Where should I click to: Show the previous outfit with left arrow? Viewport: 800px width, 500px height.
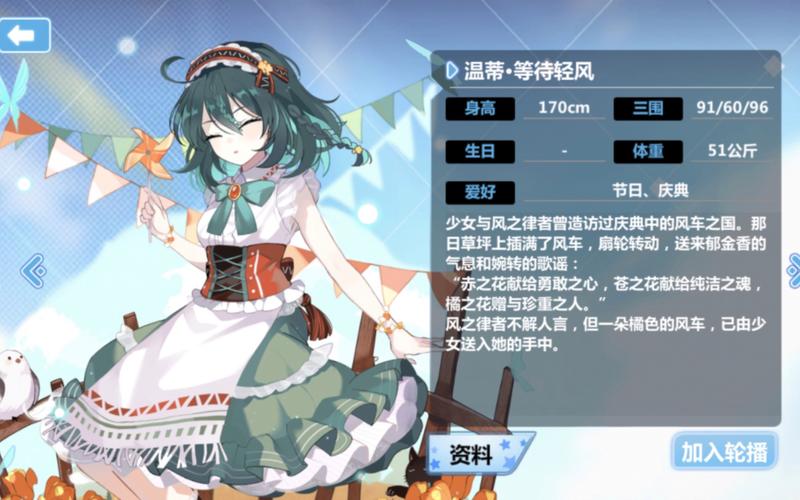click(33, 268)
